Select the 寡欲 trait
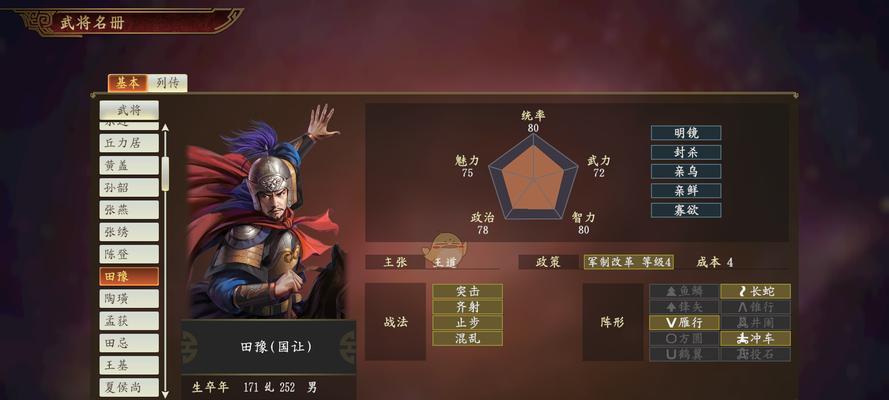Screen dimensions: 889x400 (x=685, y=210)
